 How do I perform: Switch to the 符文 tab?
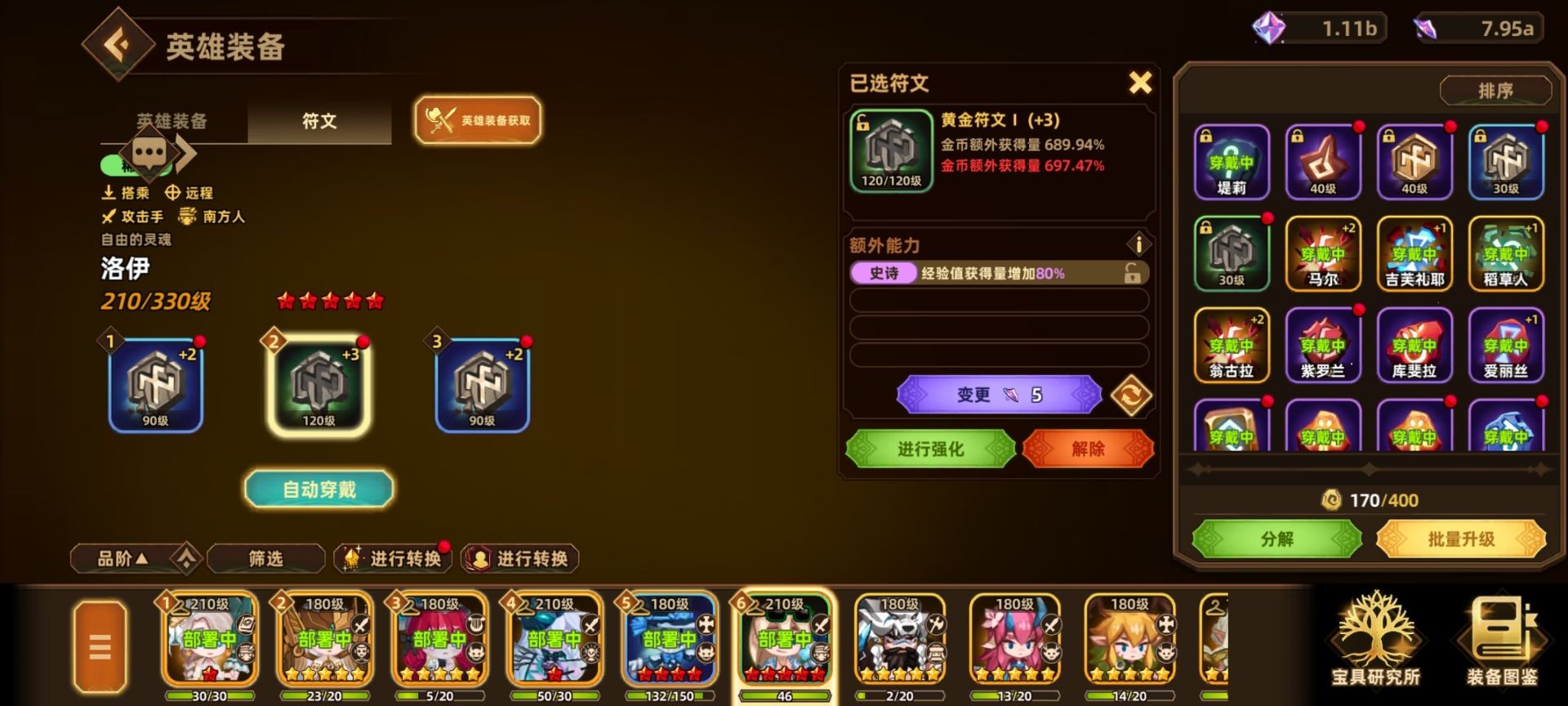(x=318, y=121)
